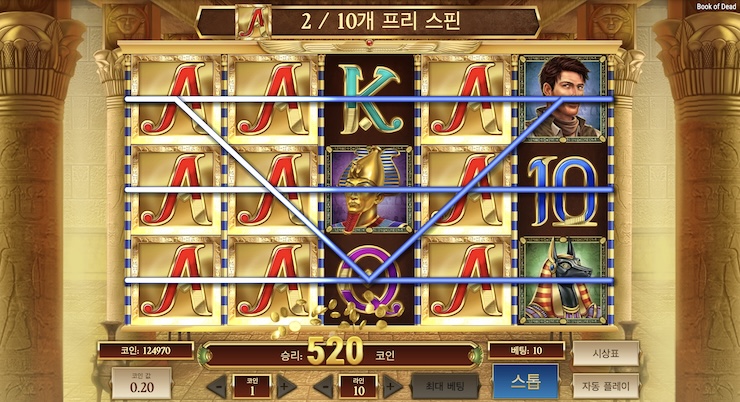Click the 코인 값 0.20 coin value box
Image resolution: width=740 pixels, height=402 pixels.
[140, 383]
